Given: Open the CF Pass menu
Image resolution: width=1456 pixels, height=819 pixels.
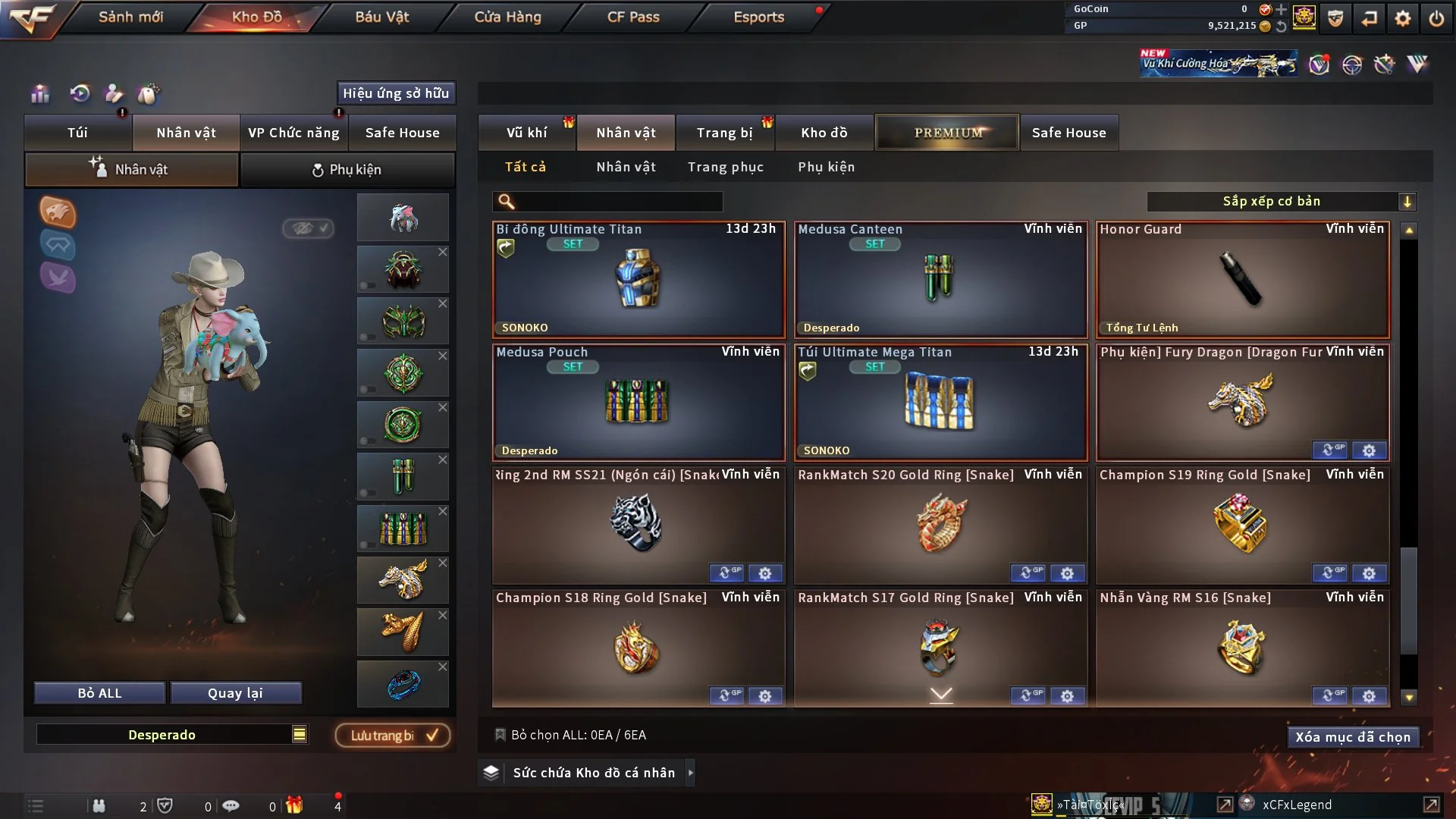Looking at the screenshot, I should (633, 17).
